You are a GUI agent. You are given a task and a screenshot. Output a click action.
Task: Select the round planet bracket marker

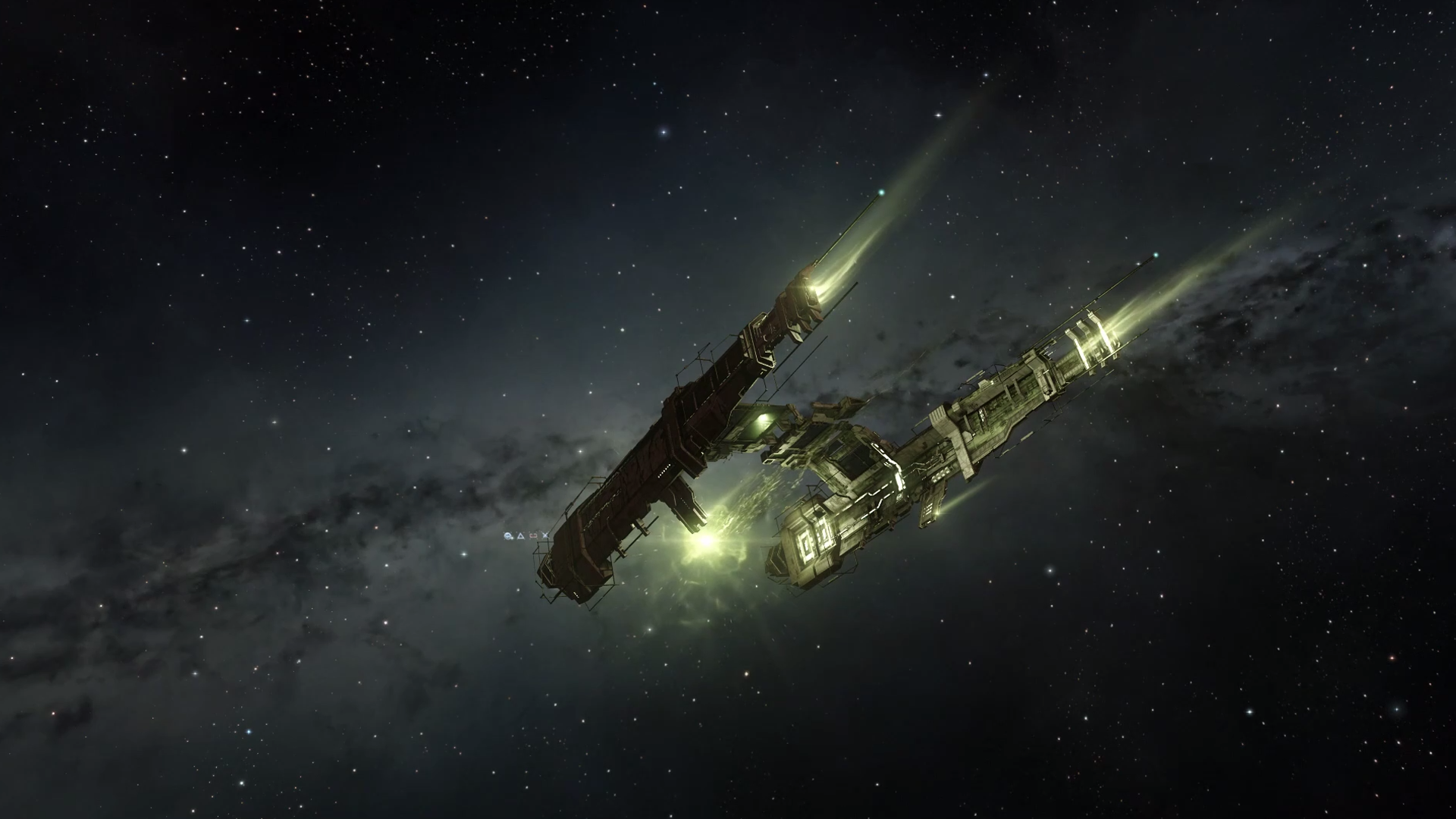click(508, 536)
